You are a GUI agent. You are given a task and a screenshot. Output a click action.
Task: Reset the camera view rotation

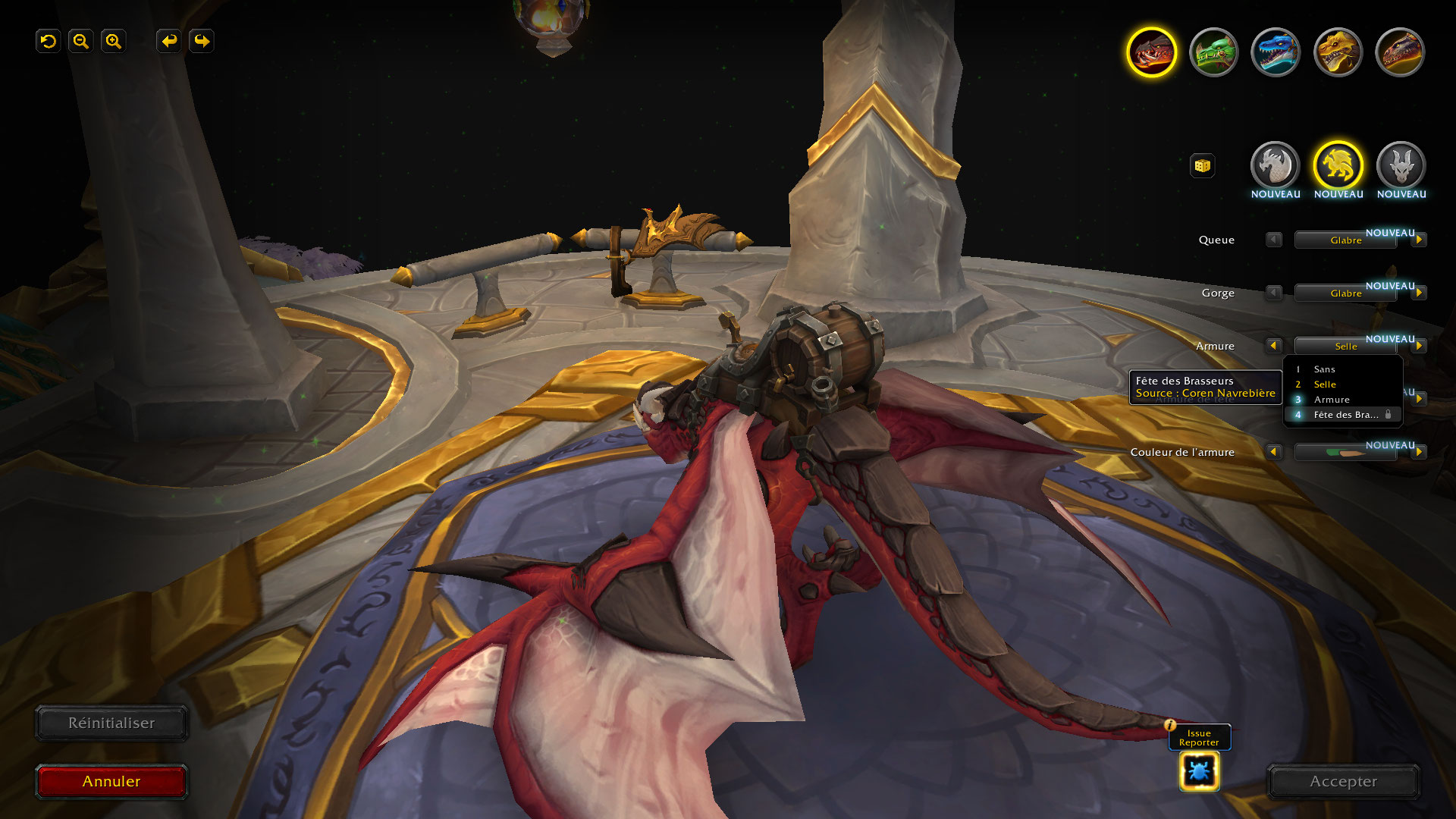pyautogui.click(x=49, y=41)
